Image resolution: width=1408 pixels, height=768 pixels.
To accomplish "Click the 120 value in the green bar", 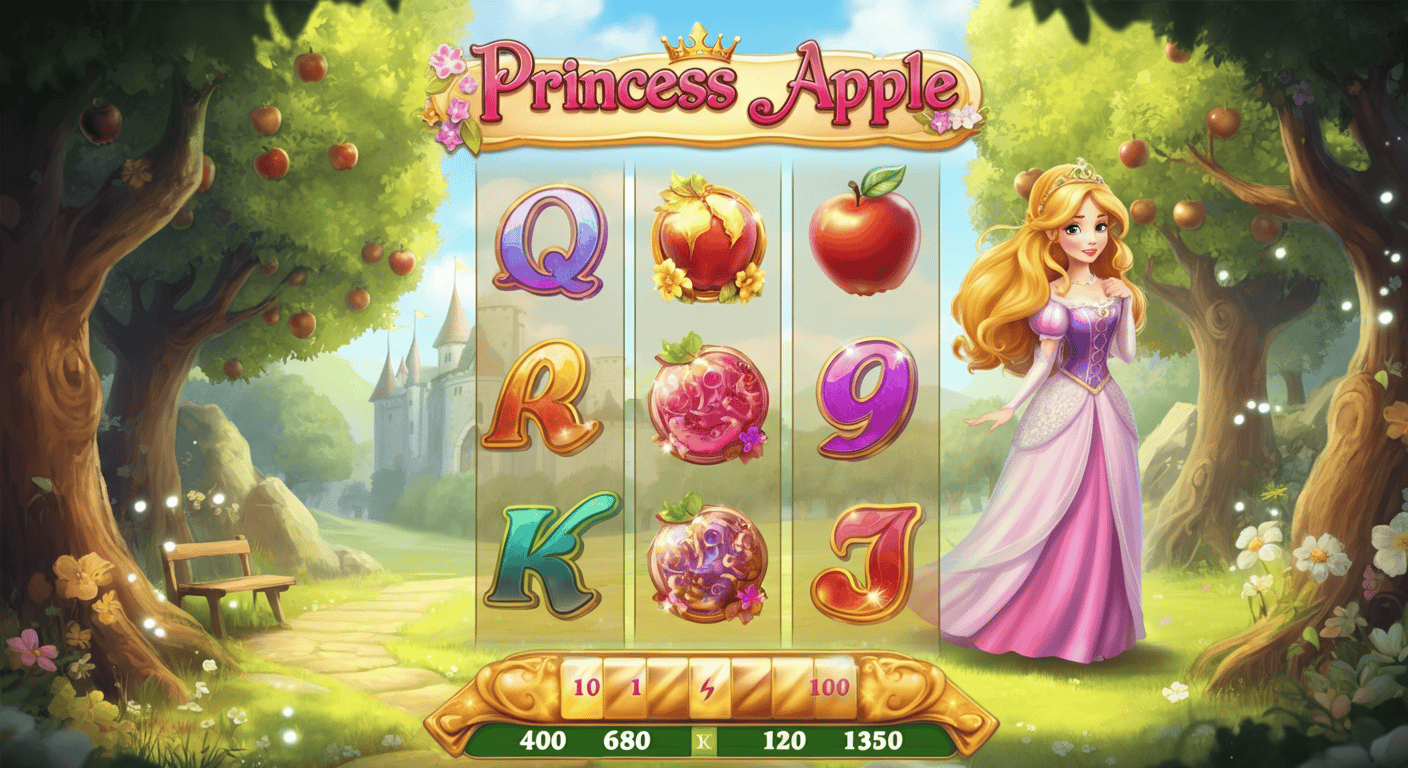I will (783, 742).
